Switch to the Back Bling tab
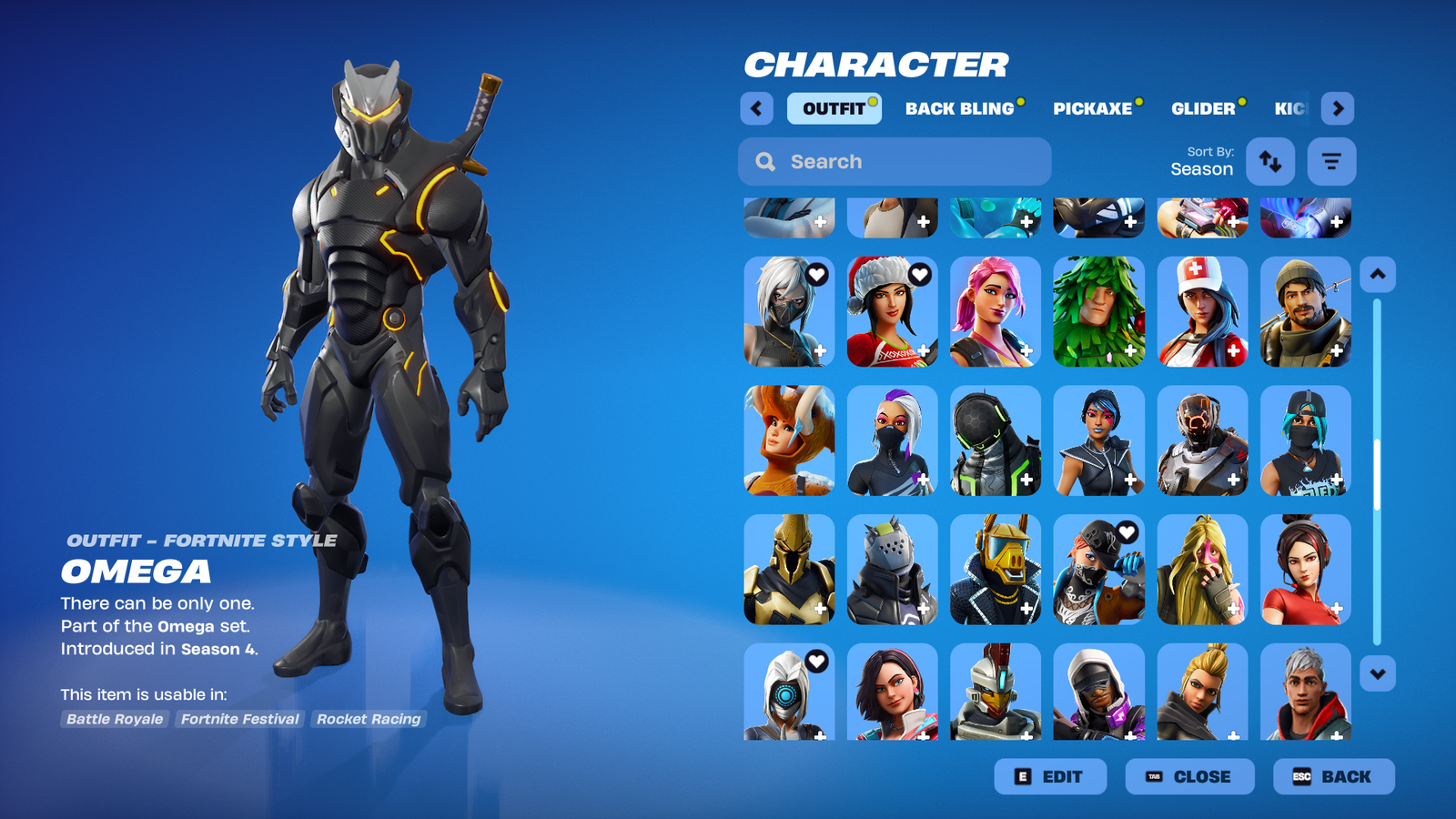 pos(959,108)
